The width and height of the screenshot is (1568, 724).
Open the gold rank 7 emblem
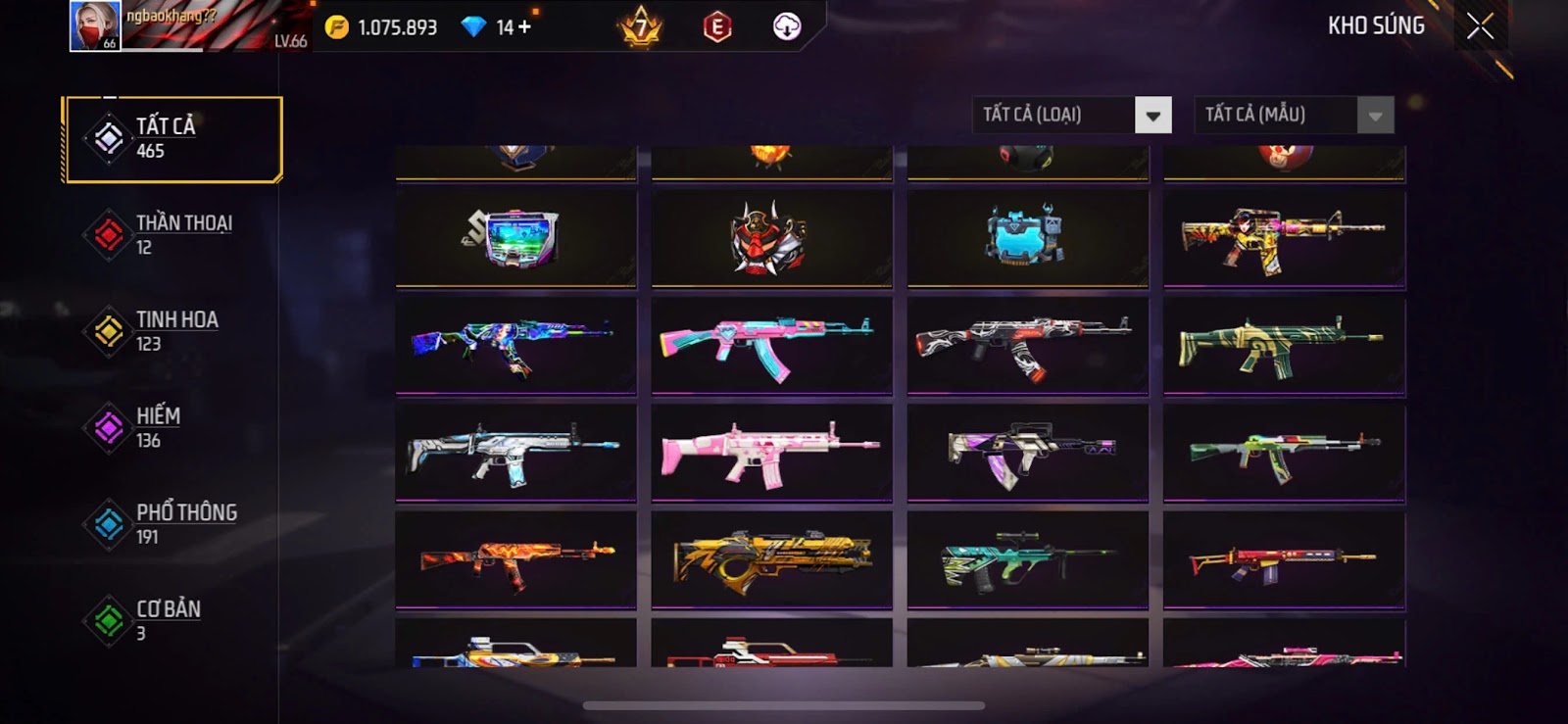(642, 27)
